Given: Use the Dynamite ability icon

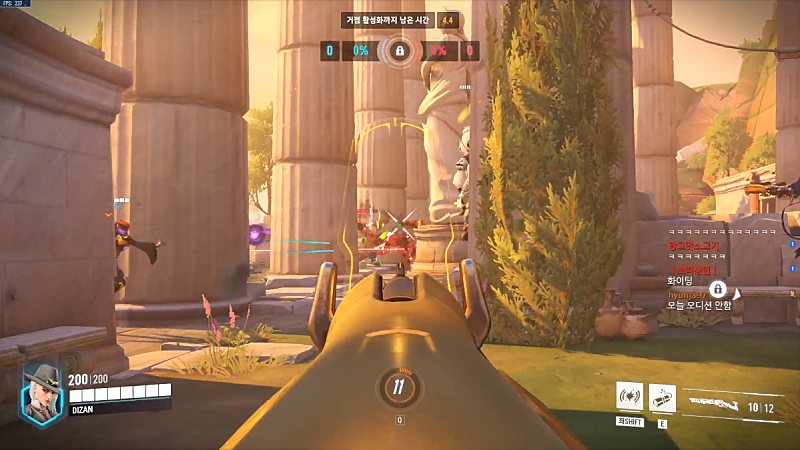Looking at the screenshot, I should (x=662, y=398).
